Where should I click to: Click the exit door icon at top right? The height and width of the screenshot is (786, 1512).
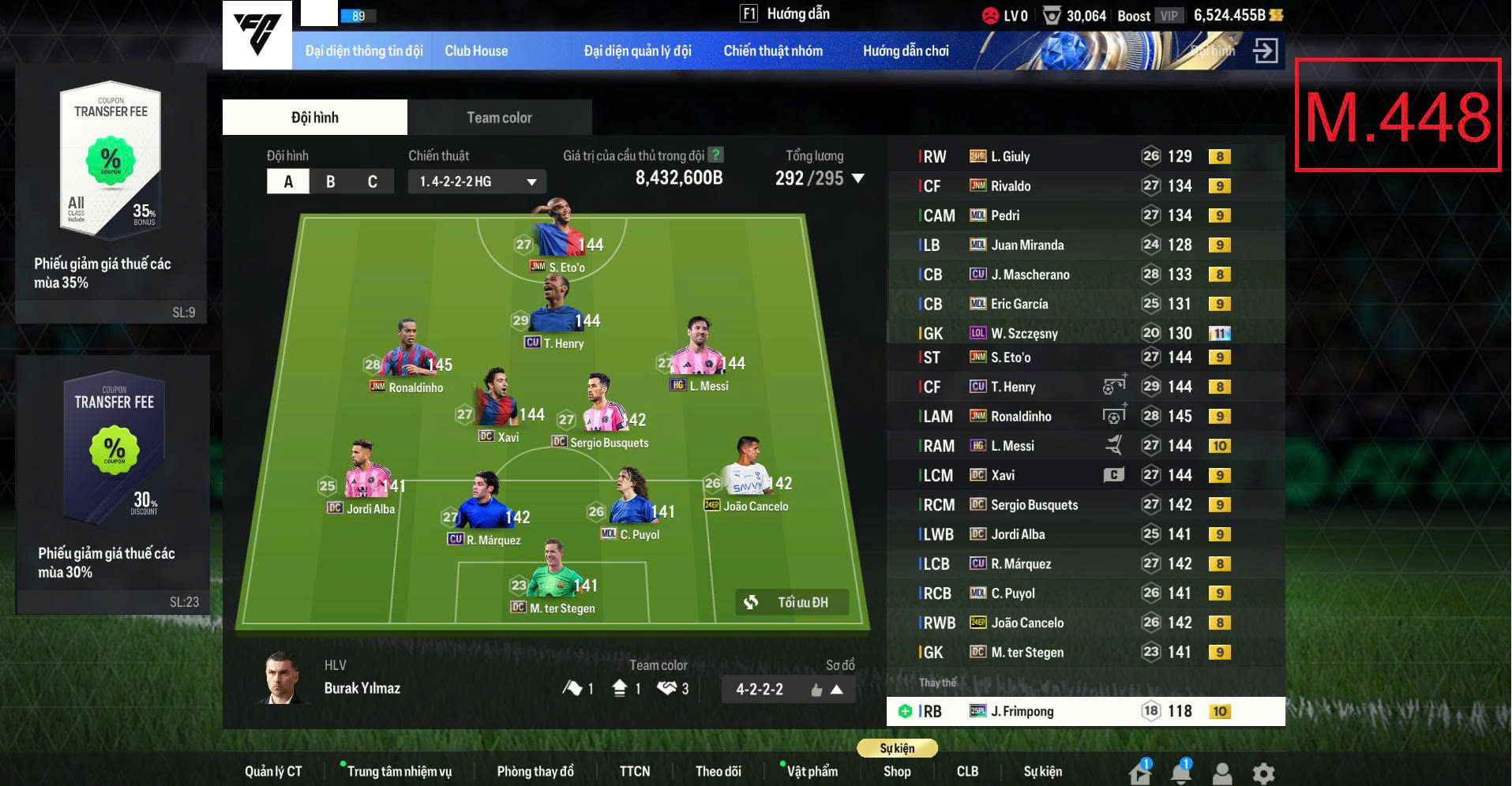pos(1267,50)
